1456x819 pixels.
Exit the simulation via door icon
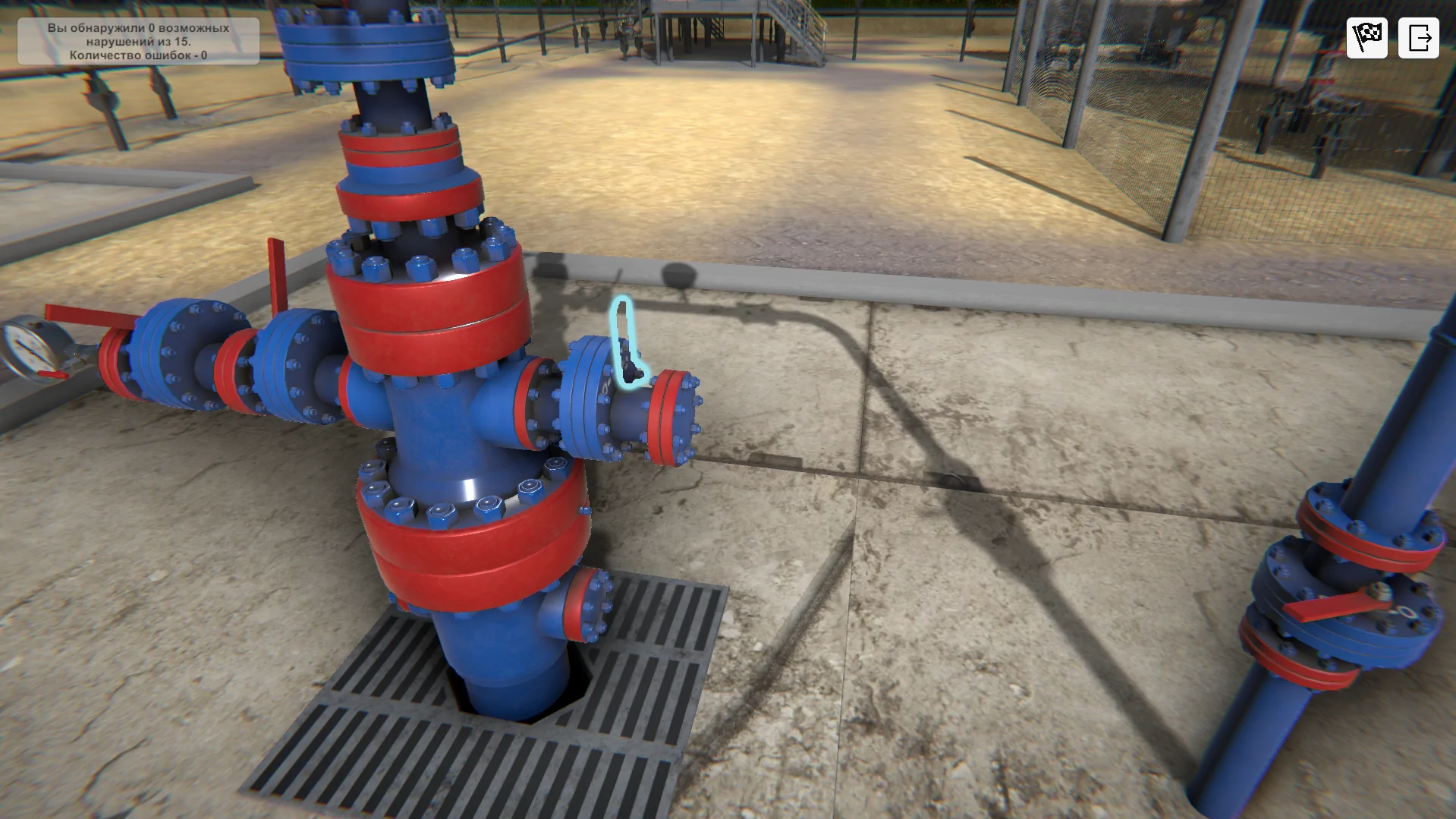[1418, 37]
